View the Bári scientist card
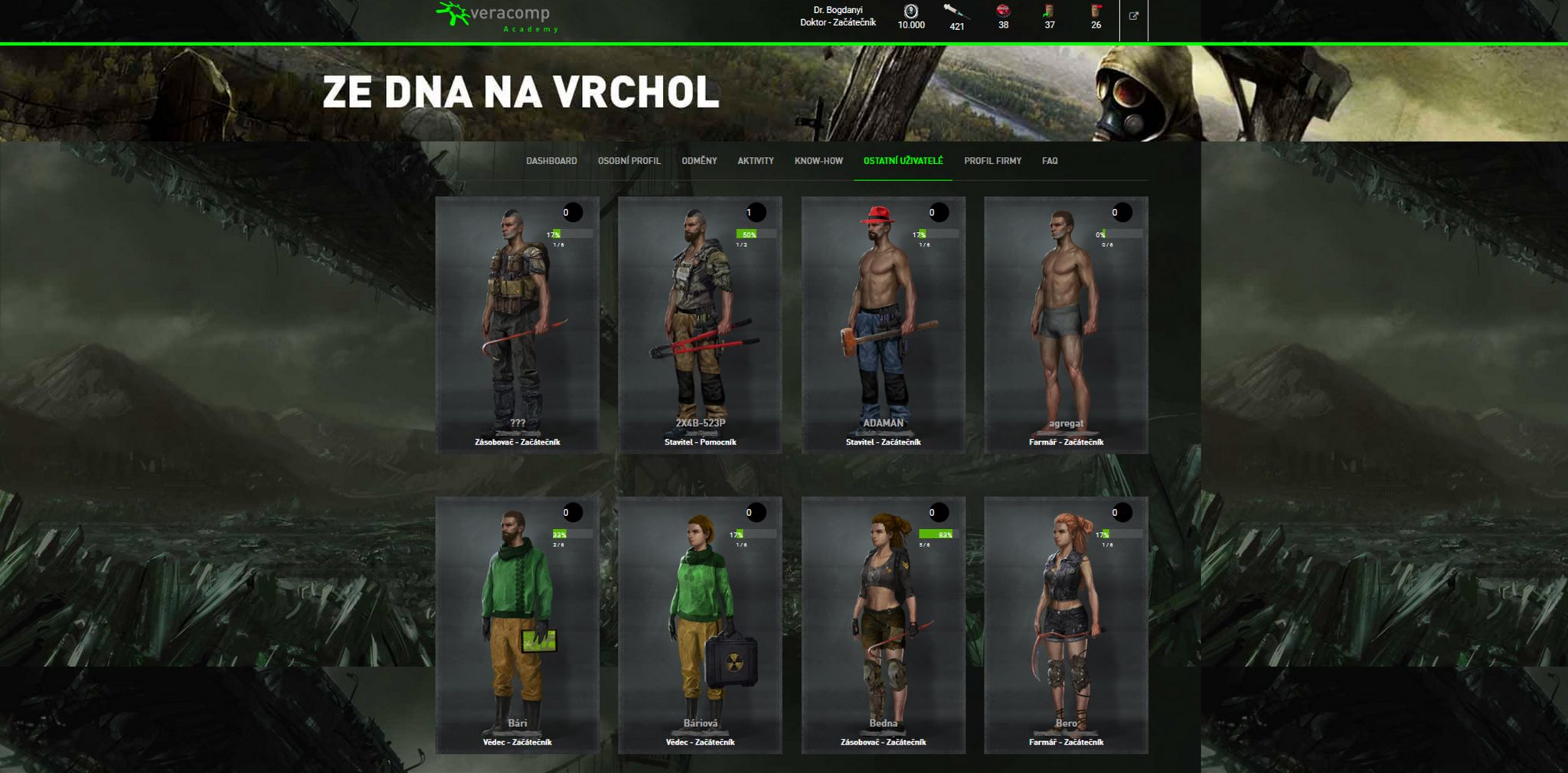Viewport: 1568px width, 773px height. click(518, 625)
